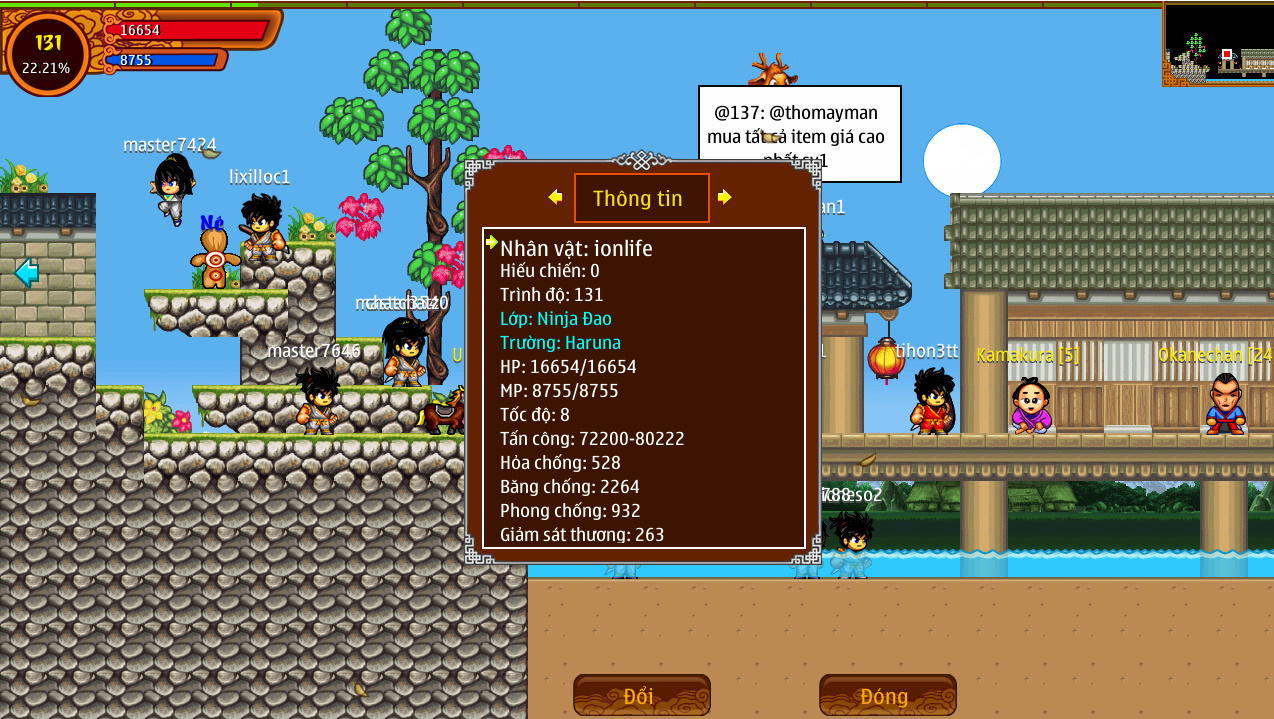Viewport: 1274px width, 719px height.
Task: Go to previous tab with left yellow arrow
Action: [555, 197]
